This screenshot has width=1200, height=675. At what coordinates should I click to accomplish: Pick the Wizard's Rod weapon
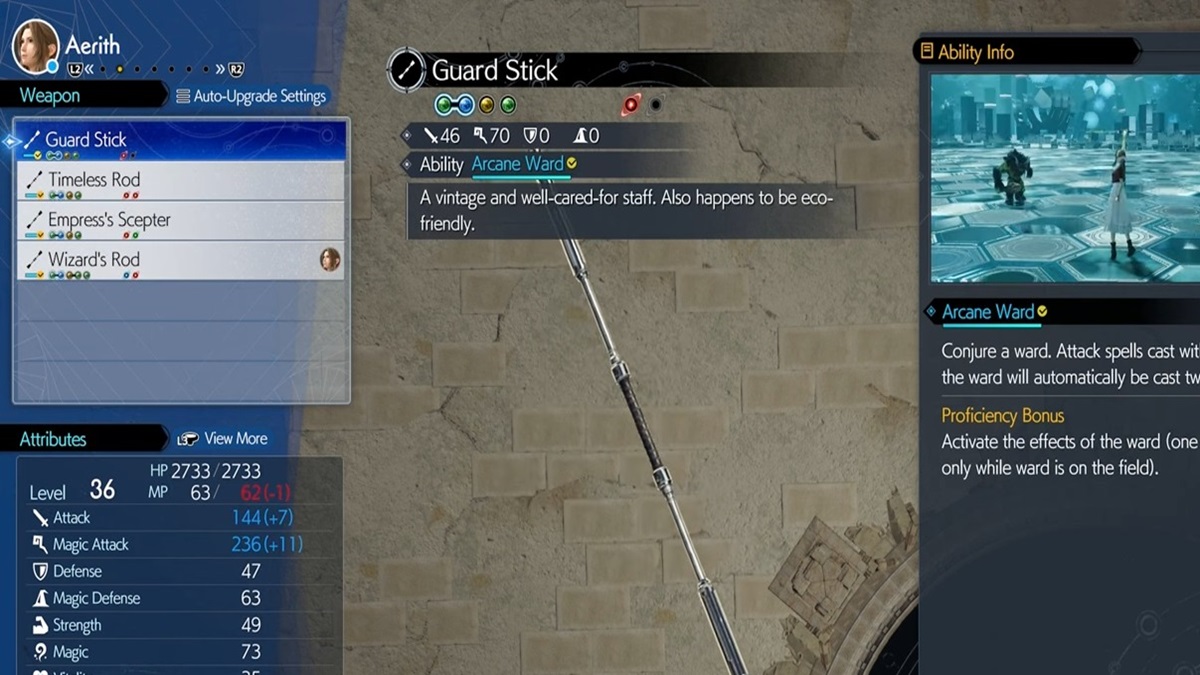[x=180, y=261]
